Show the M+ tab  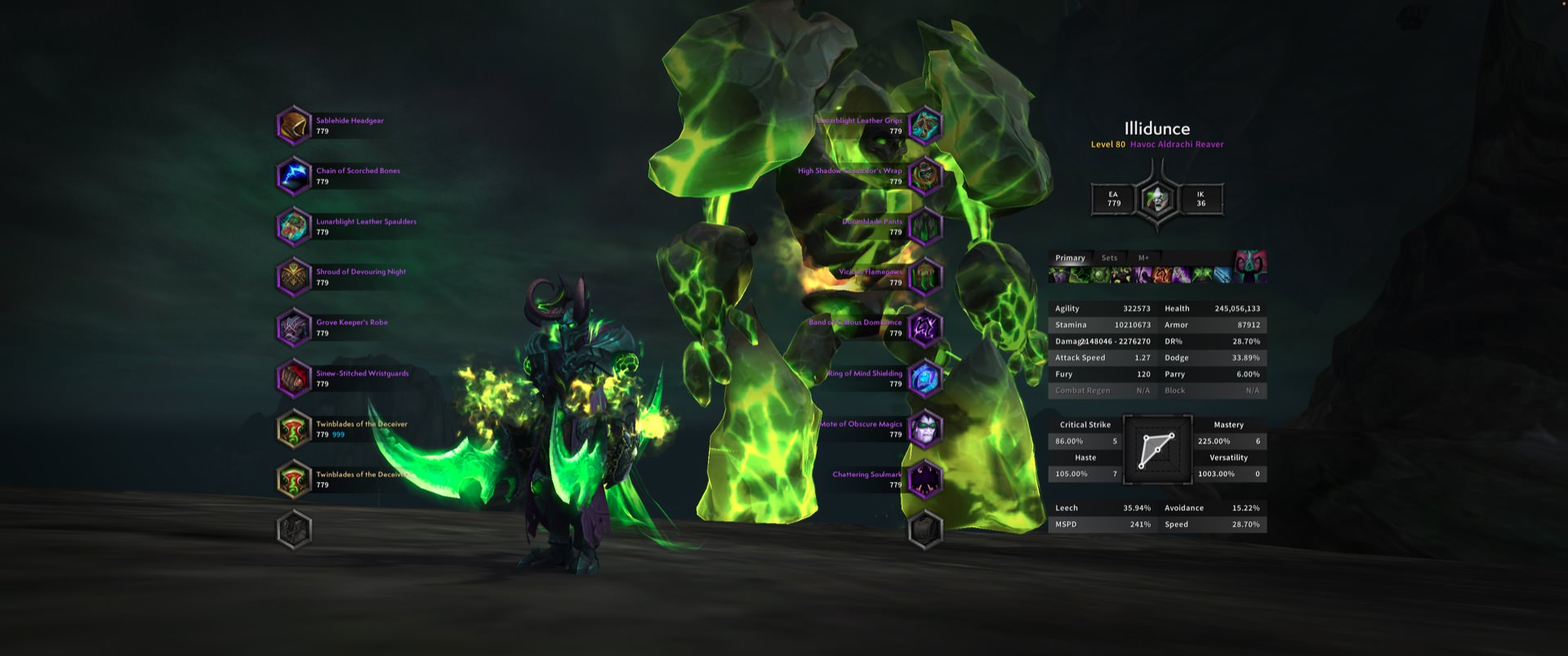click(1143, 258)
